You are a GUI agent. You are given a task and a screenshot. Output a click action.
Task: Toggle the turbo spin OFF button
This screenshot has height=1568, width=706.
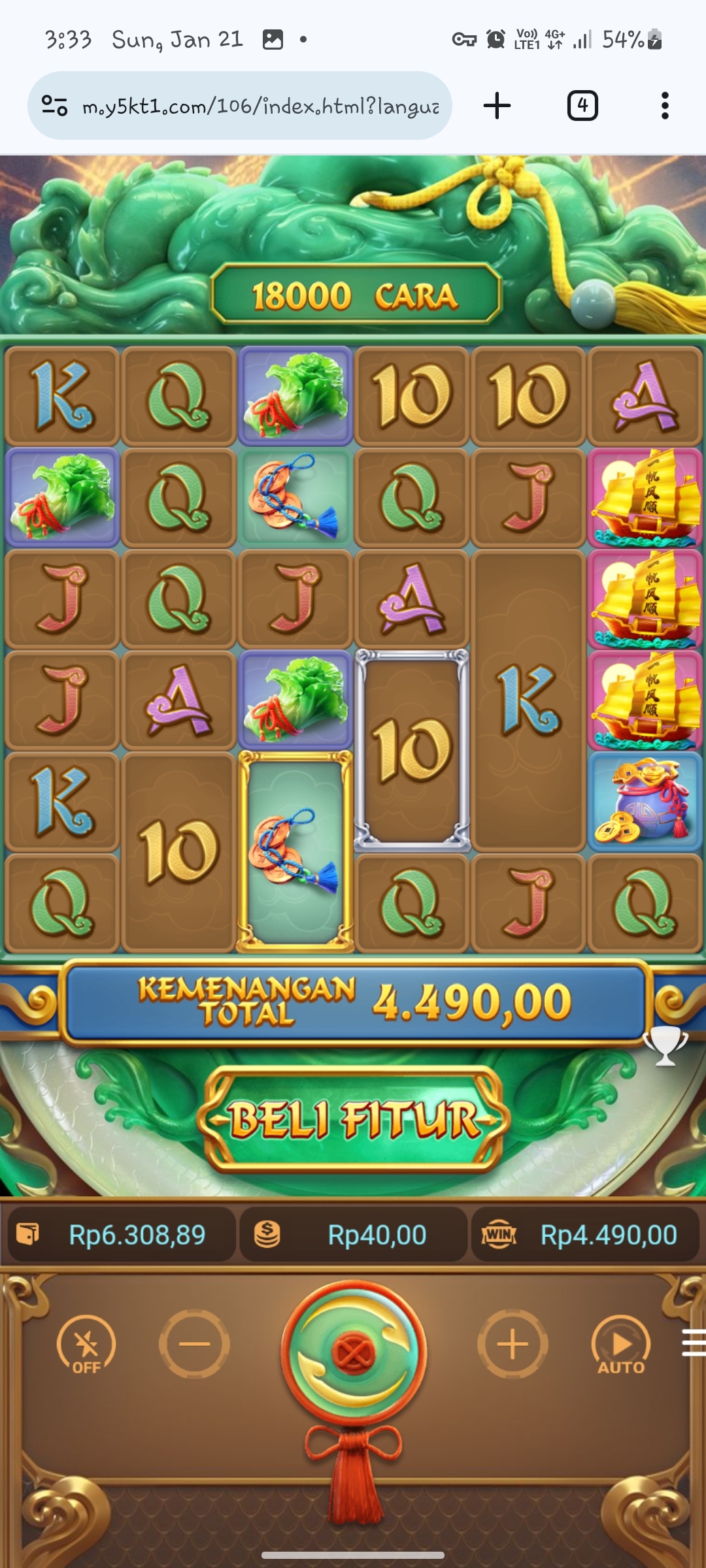[86, 1345]
